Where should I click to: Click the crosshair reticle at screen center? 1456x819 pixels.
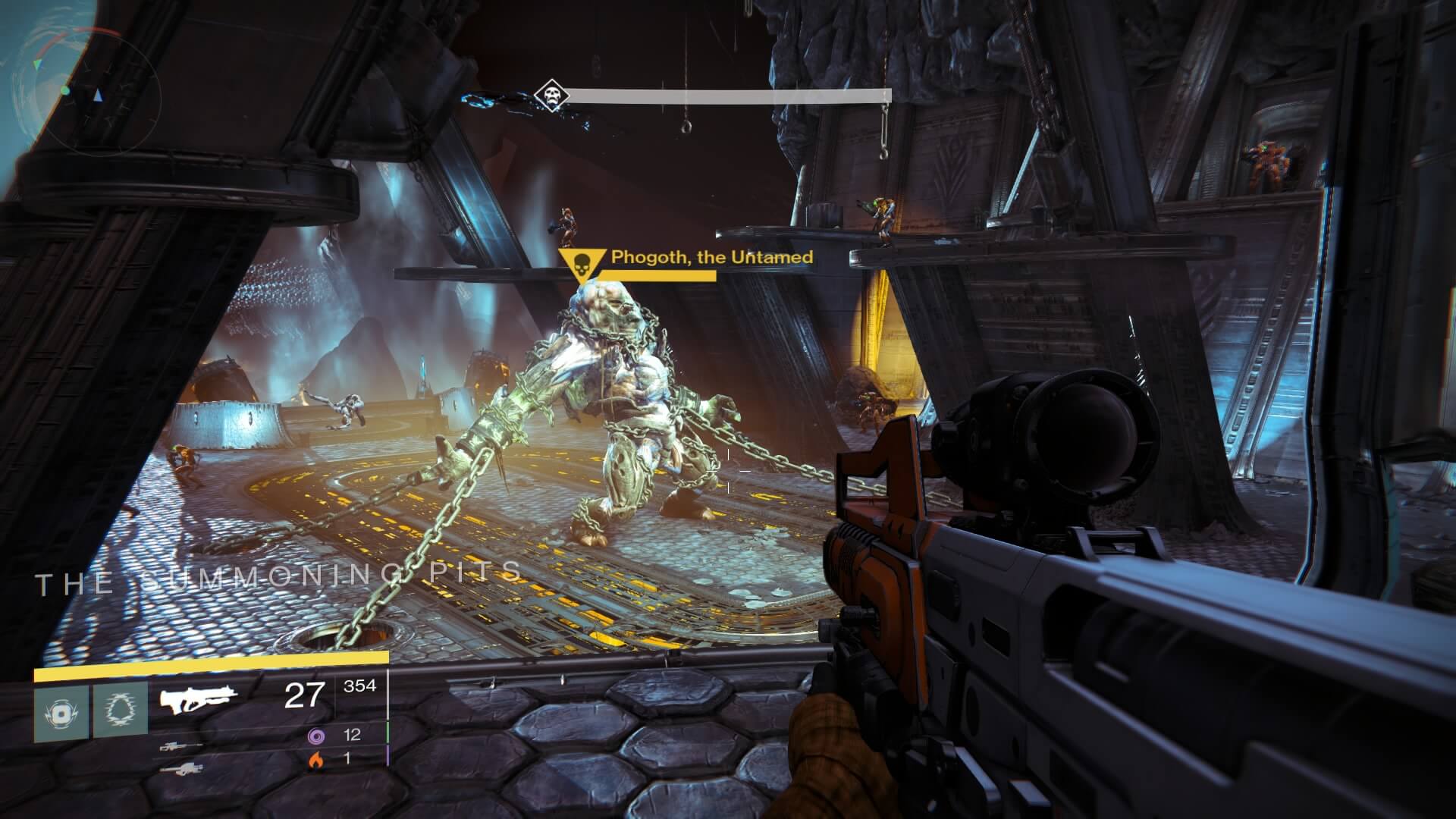tap(728, 470)
